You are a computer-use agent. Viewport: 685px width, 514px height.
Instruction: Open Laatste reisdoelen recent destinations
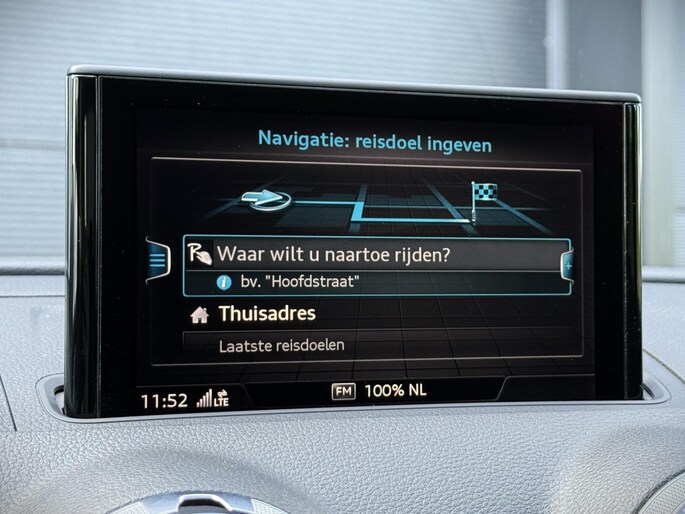(x=281, y=346)
